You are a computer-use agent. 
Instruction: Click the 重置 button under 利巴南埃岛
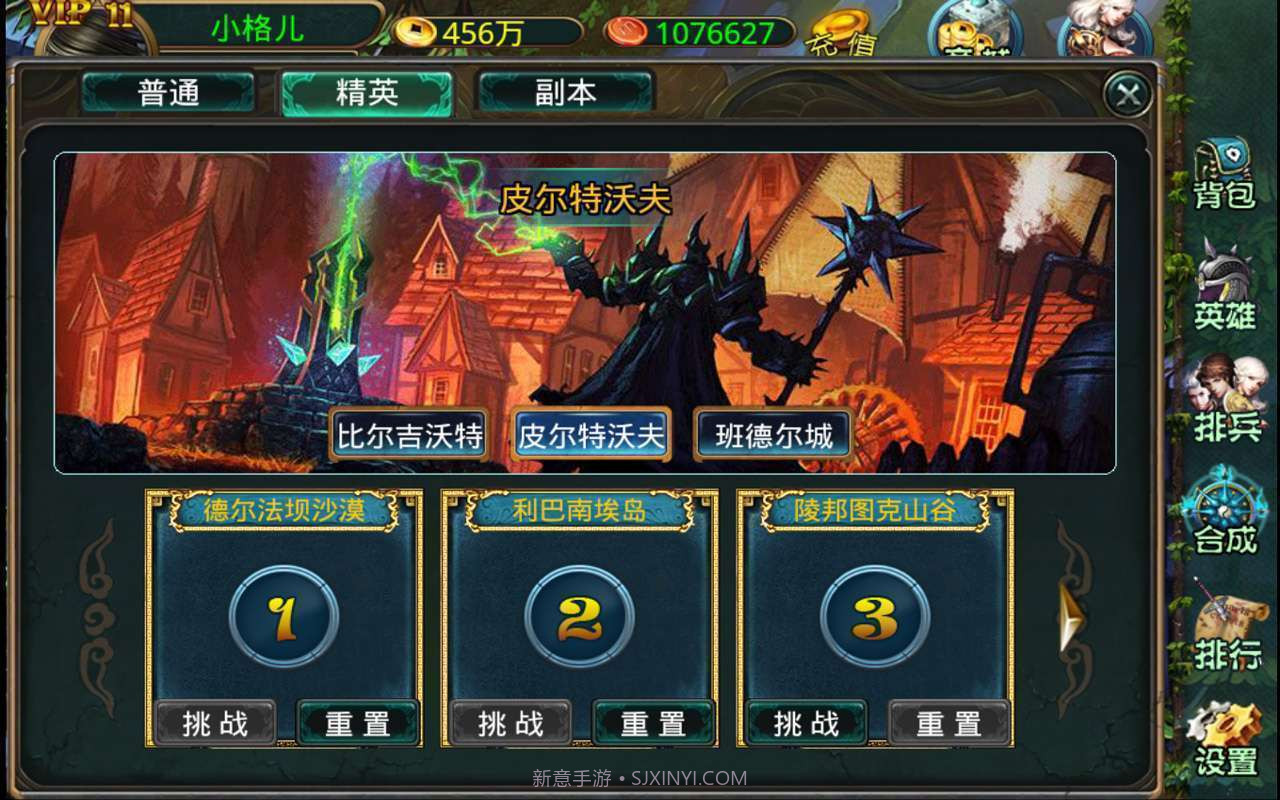[x=653, y=722]
